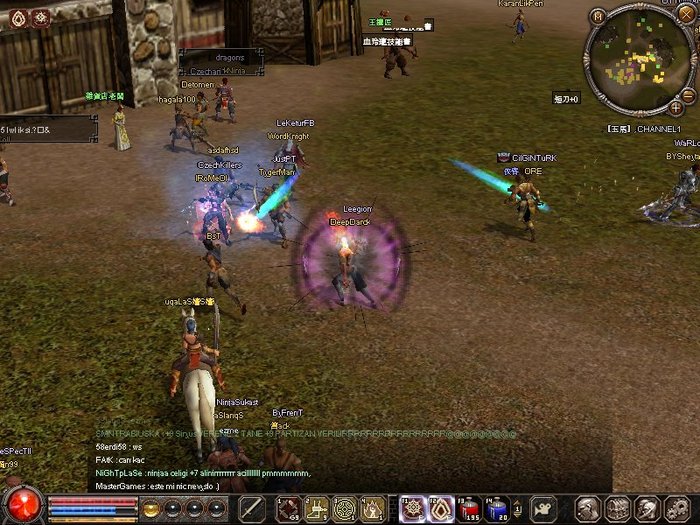The height and width of the screenshot is (525, 700).
Task: Use the red potion in the quickslot
Action: click(468, 509)
